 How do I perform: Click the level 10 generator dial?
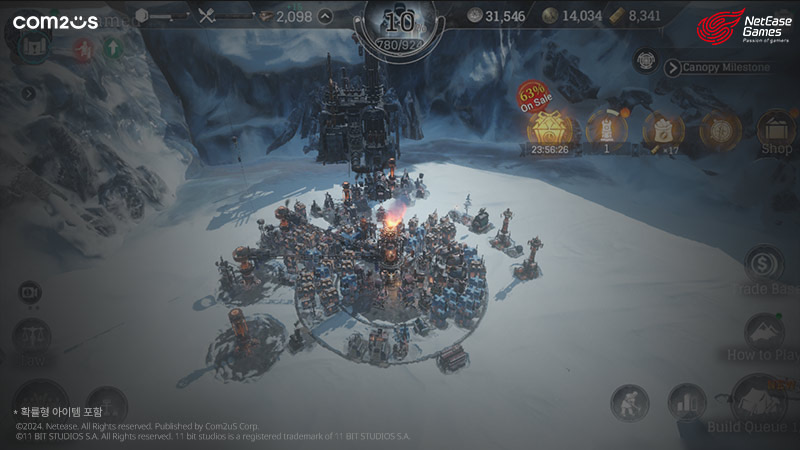[x=400, y=25]
